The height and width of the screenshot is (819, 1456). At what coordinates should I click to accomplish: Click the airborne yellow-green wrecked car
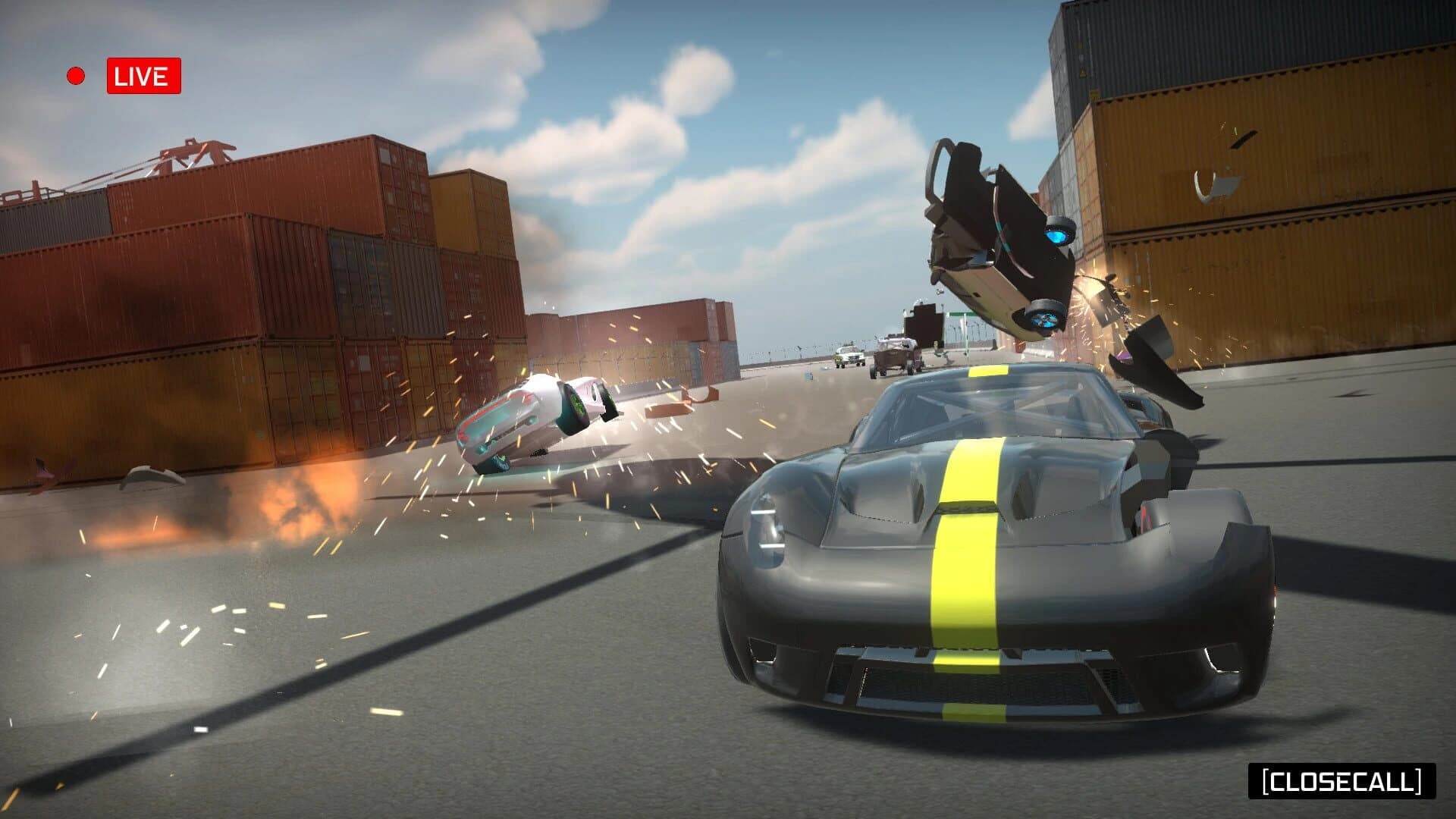coord(993,235)
